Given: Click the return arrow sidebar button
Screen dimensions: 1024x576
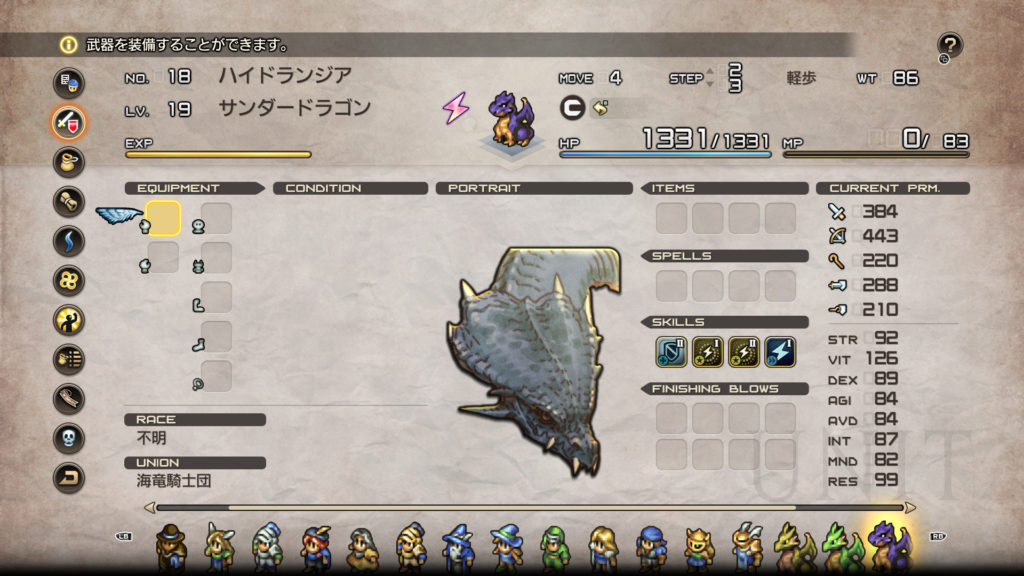Looking at the screenshot, I should point(68,477).
